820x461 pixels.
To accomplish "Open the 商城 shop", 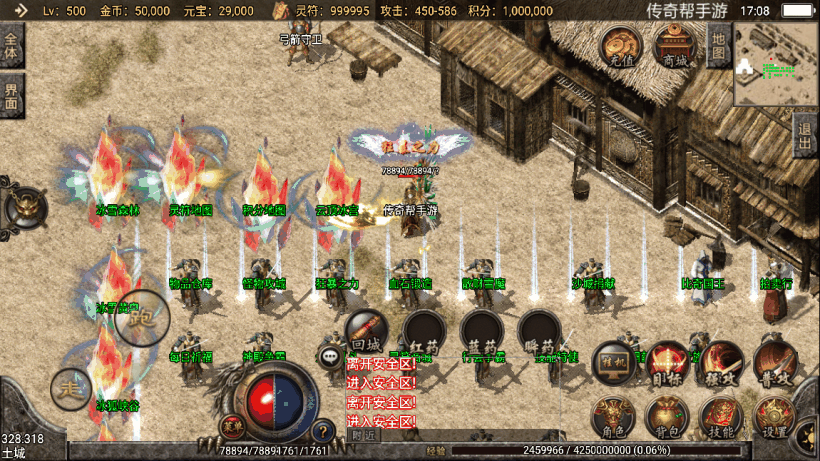I will (x=675, y=46).
